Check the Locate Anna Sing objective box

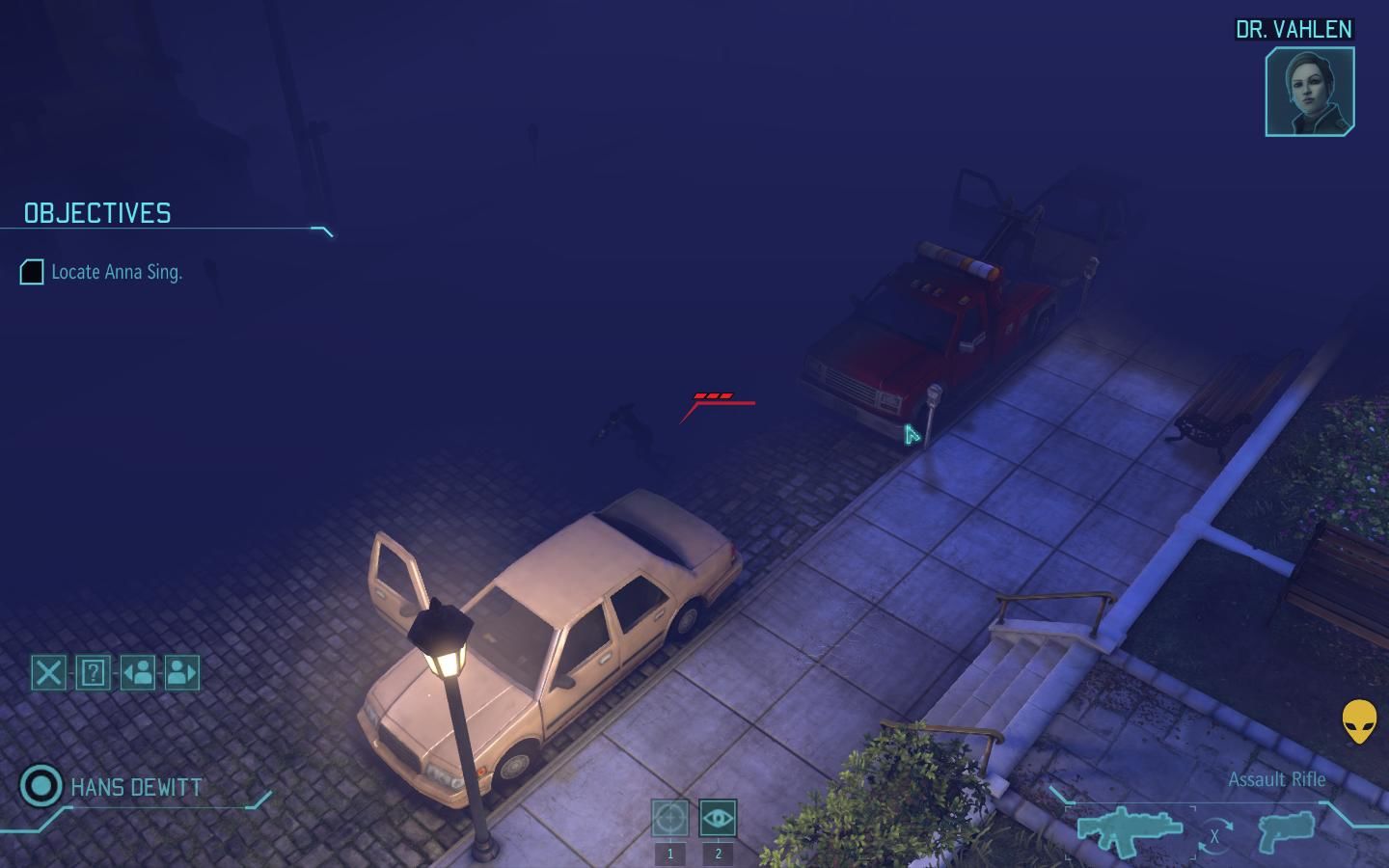pos(30,273)
